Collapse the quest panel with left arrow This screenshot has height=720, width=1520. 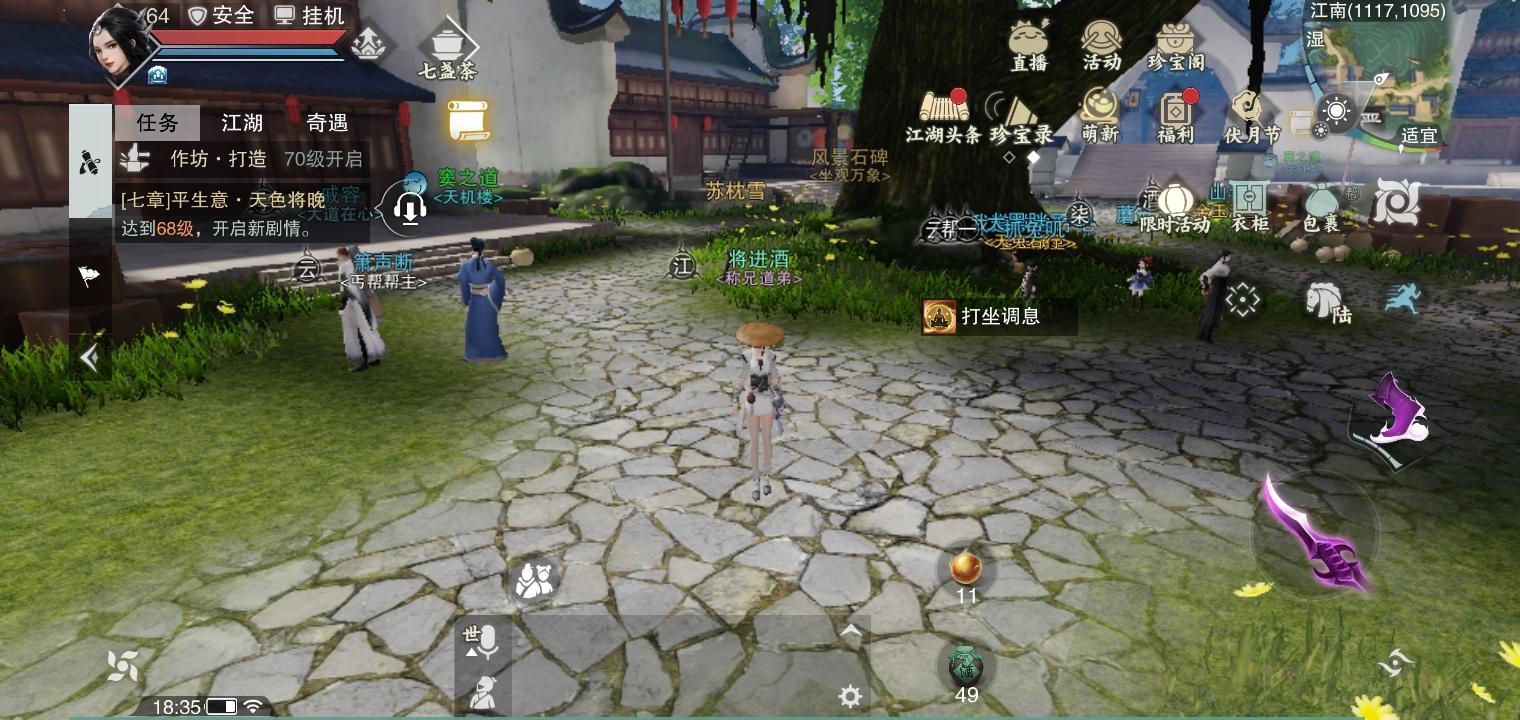pos(89,357)
